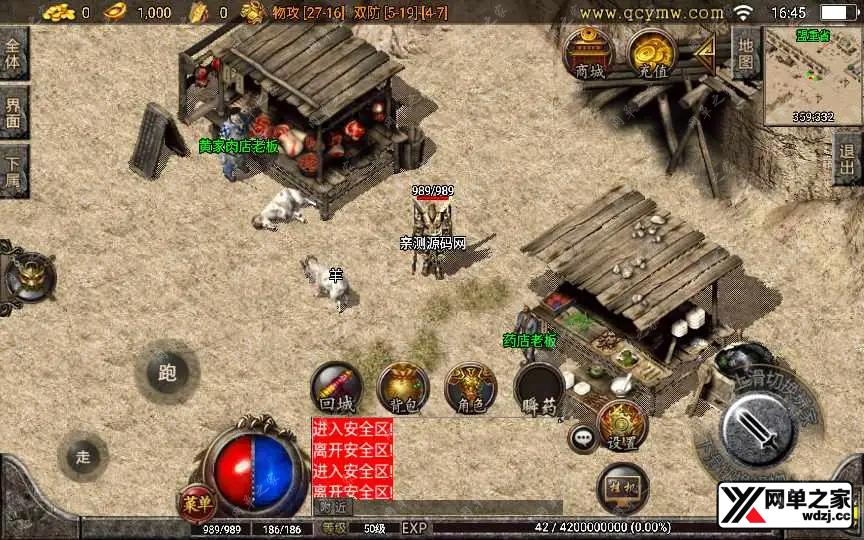
Task: Open the 背包 backpack
Action: point(403,388)
